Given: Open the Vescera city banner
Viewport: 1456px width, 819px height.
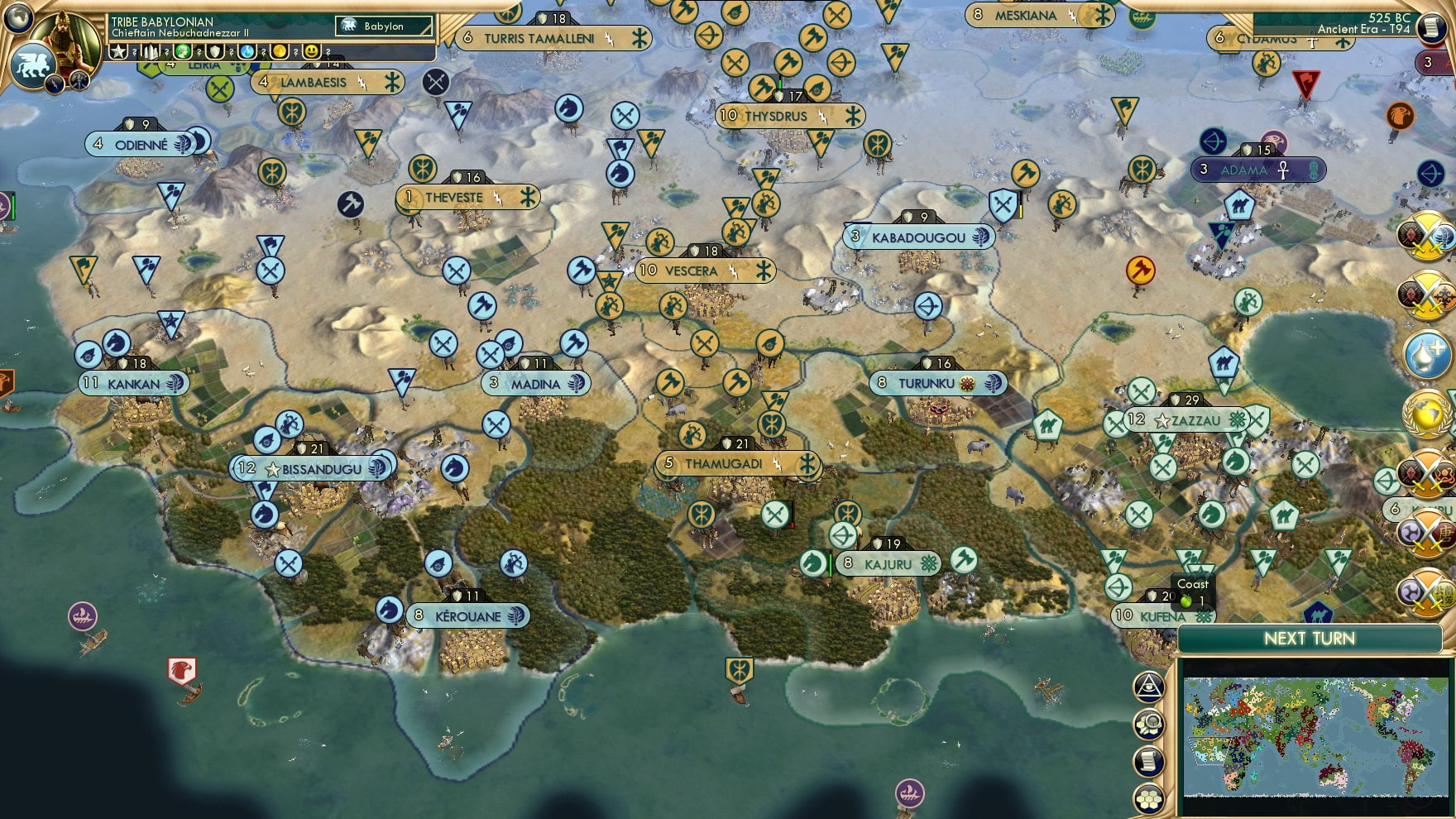Looking at the screenshot, I should point(692,271).
